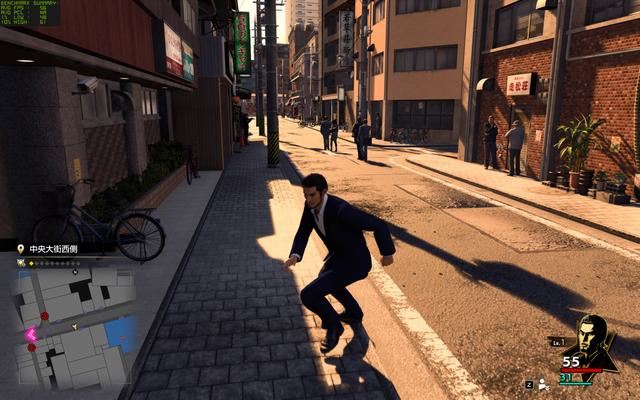Image resolution: width=640 pixels, height=400 pixels.
Task: Open the district minimap
Action: [72, 327]
